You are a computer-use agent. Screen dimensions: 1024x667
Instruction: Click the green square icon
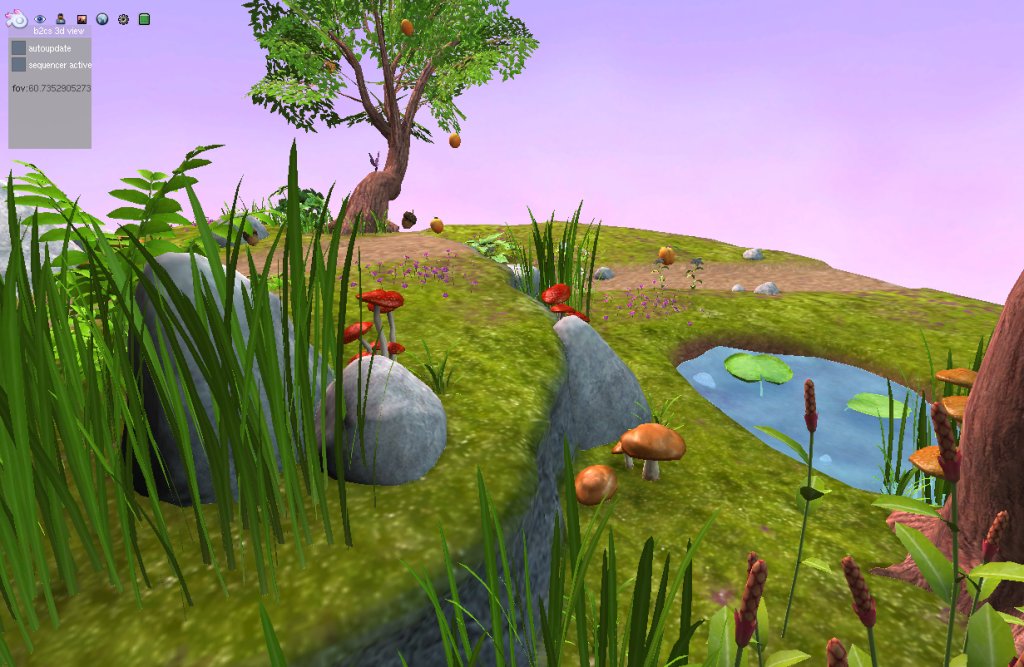pyautogui.click(x=144, y=19)
